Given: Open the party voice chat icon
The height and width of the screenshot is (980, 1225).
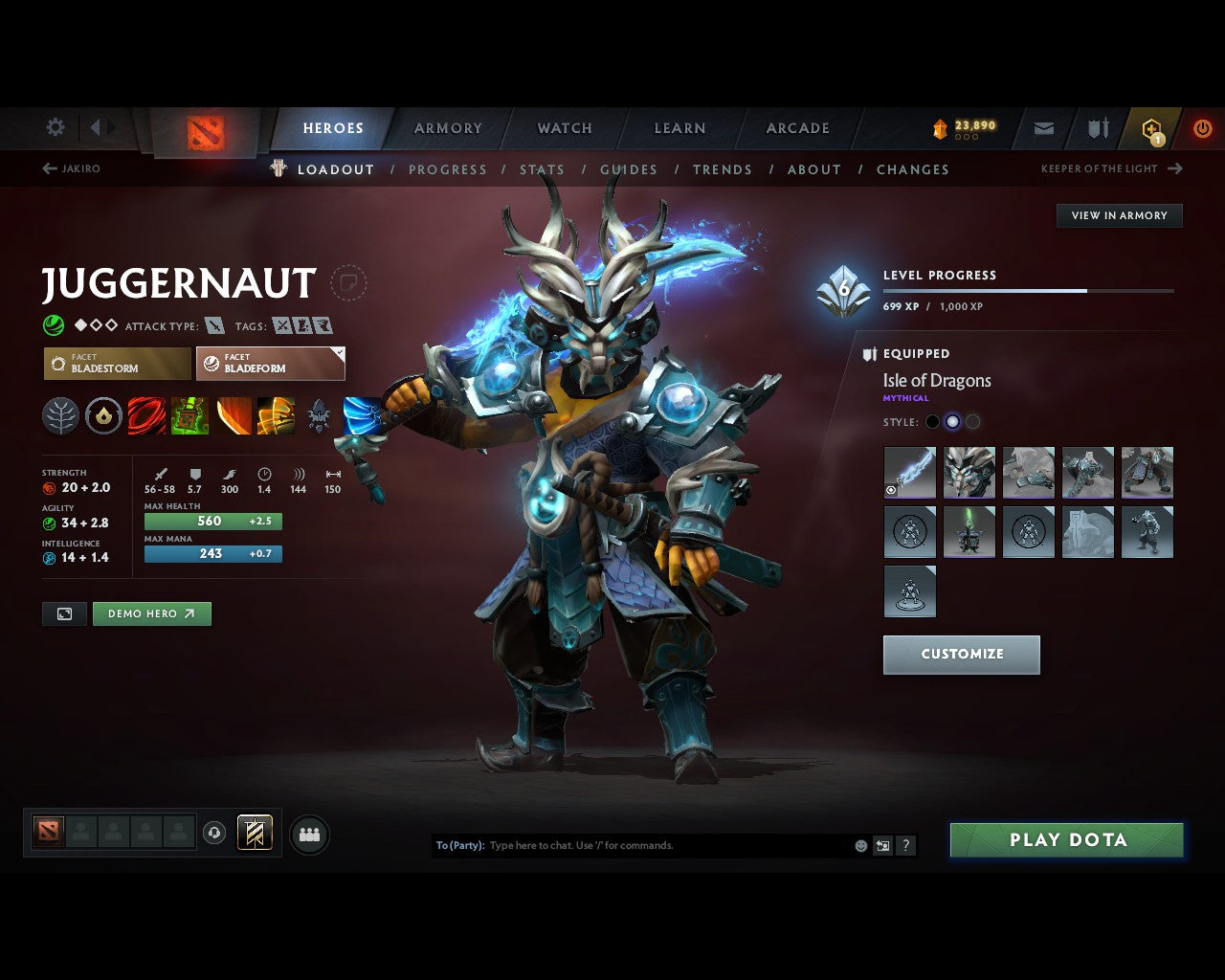Looking at the screenshot, I should pos(308,834).
